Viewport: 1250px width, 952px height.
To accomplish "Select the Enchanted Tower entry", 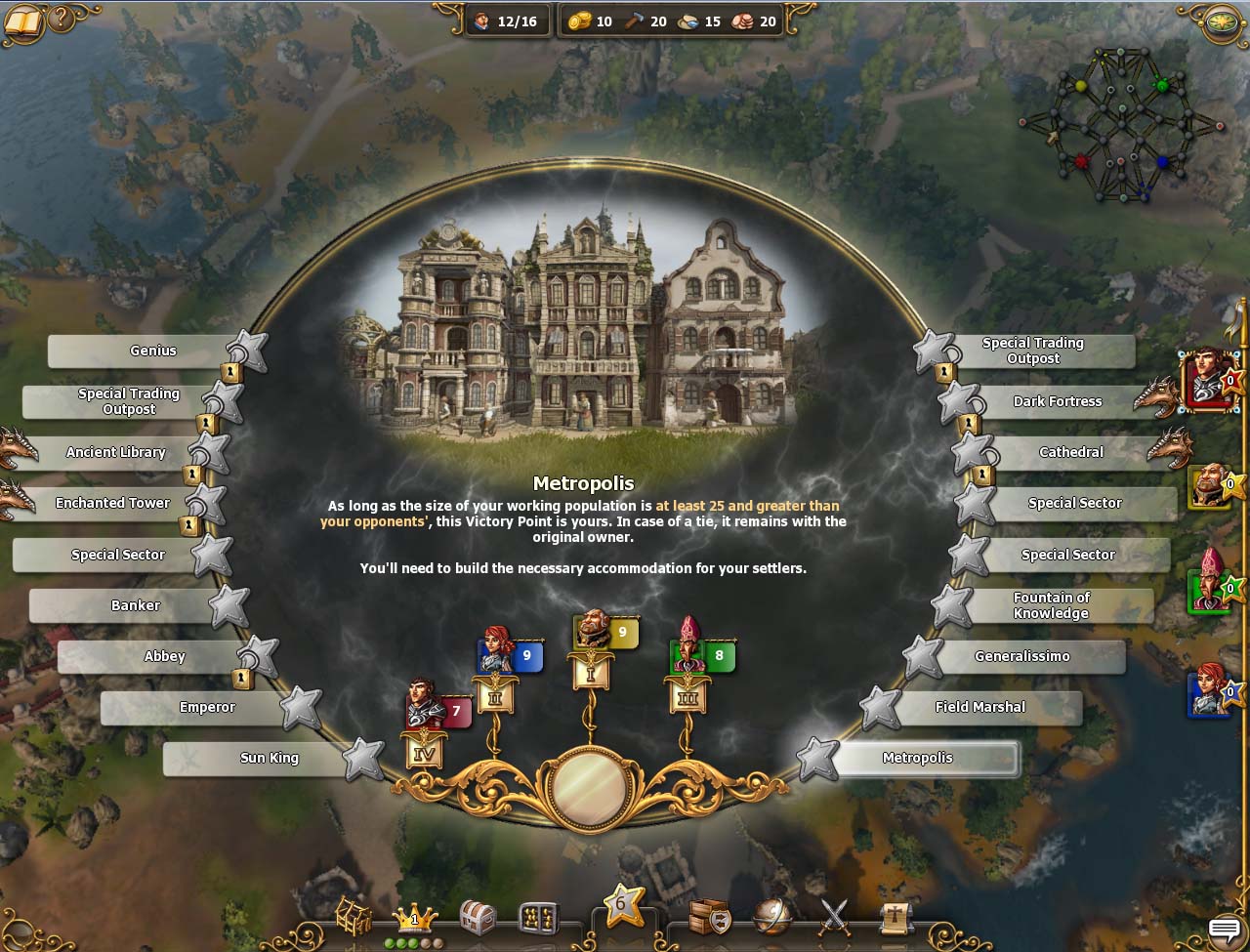I will [x=113, y=504].
